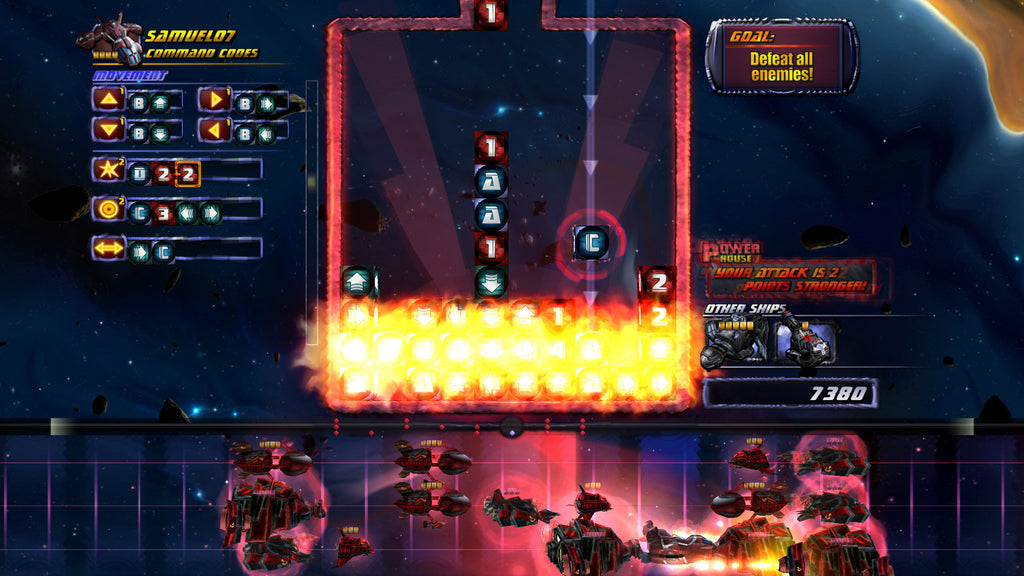1024x576 pixels.
Task: Pick the green up-arrow tile above the flames
Action: click(x=357, y=281)
